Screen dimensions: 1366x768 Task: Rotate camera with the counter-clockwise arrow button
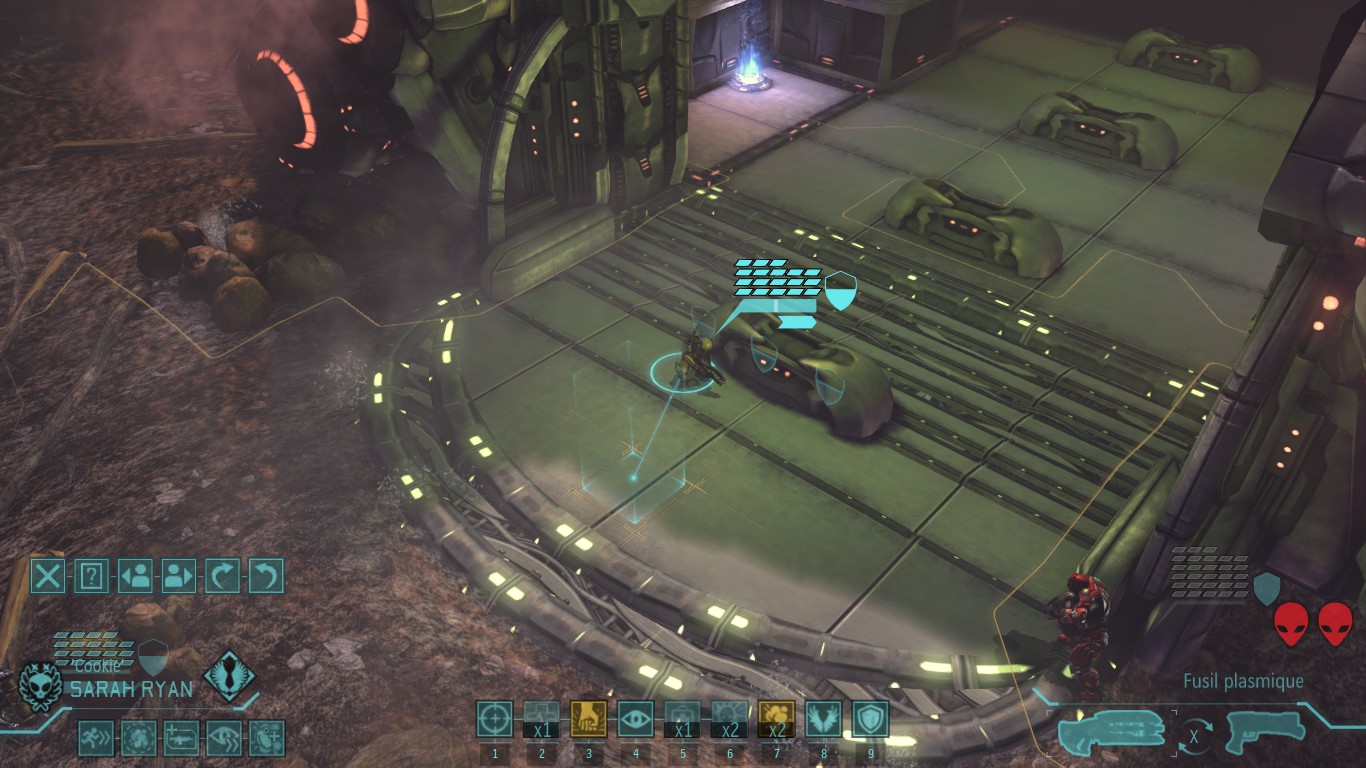pos(266,576)
